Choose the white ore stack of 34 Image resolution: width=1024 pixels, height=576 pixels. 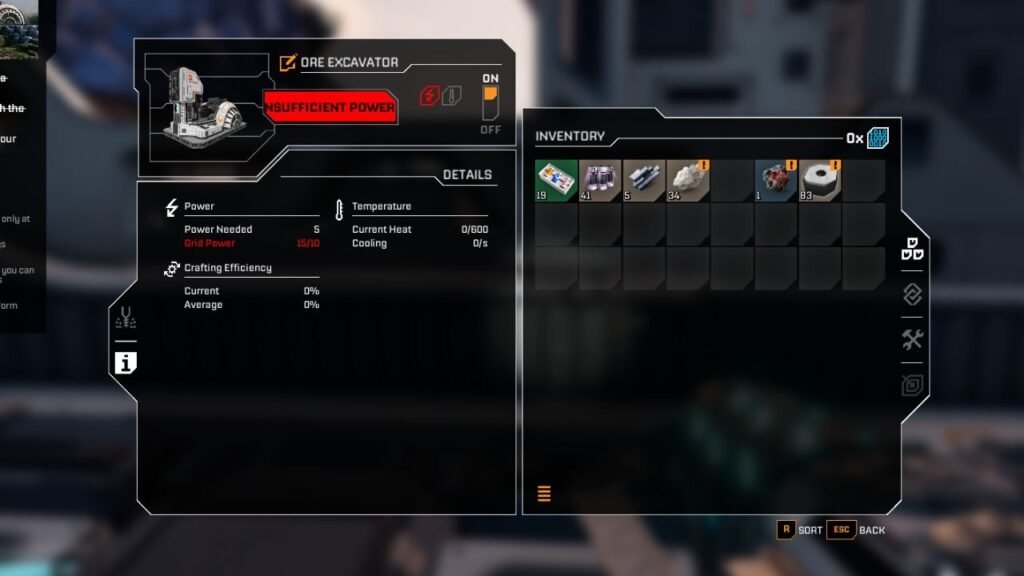[688, 181]
